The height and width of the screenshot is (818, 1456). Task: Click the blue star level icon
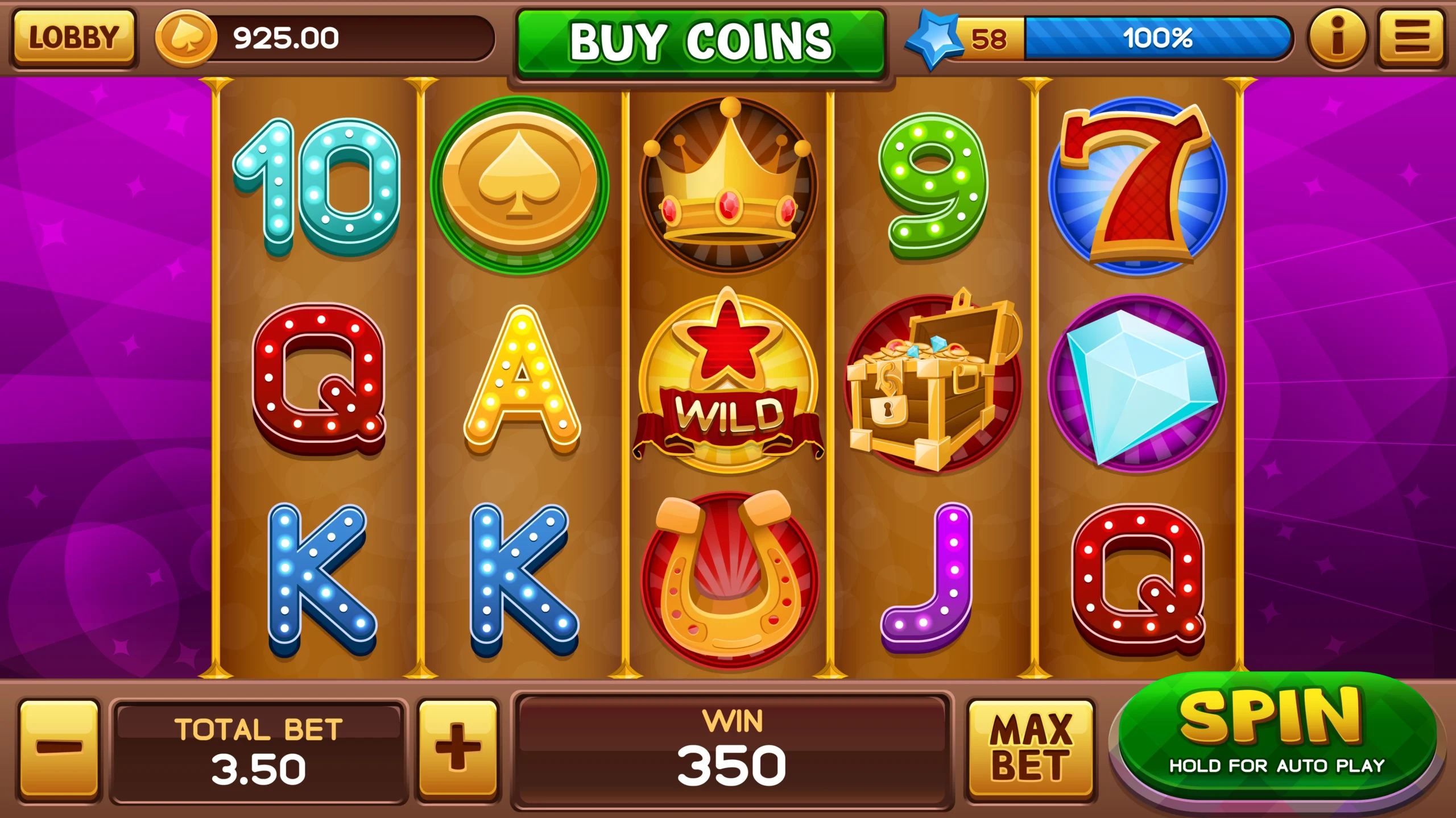[x=936, y=35]
